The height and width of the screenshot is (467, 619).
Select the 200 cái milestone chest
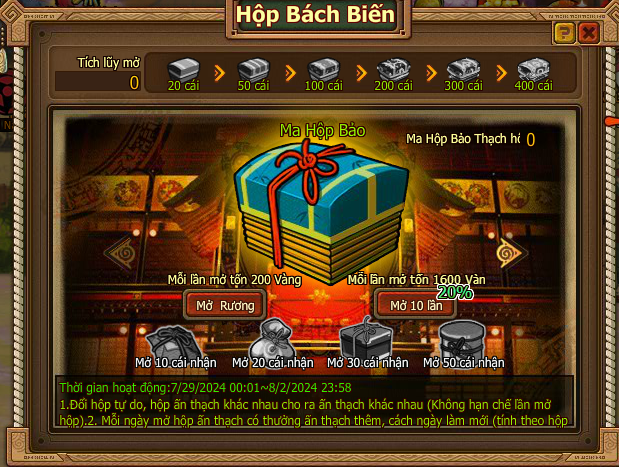(392, 69)
